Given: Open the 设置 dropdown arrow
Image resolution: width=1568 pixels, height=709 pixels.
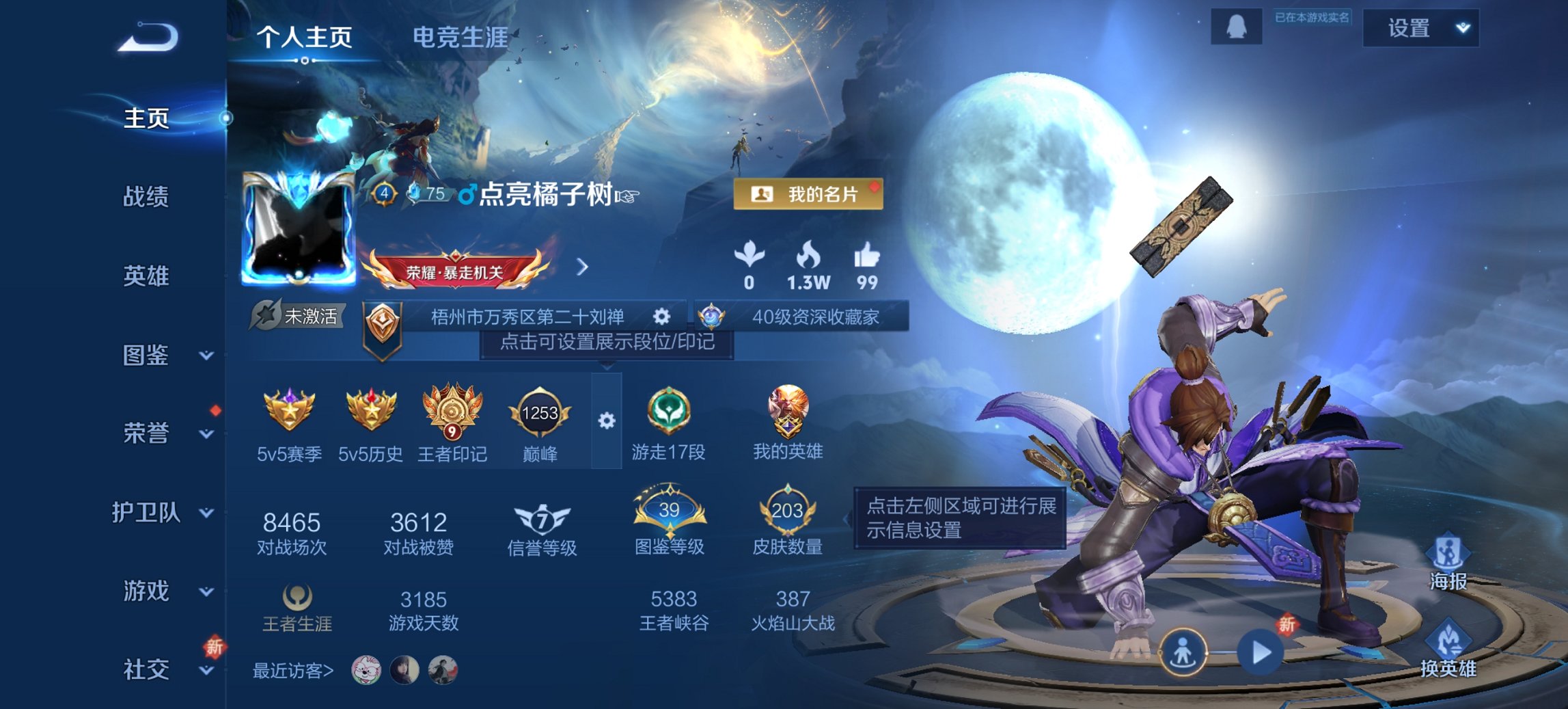Looking at the screenshot, I should coord(1460,28).
